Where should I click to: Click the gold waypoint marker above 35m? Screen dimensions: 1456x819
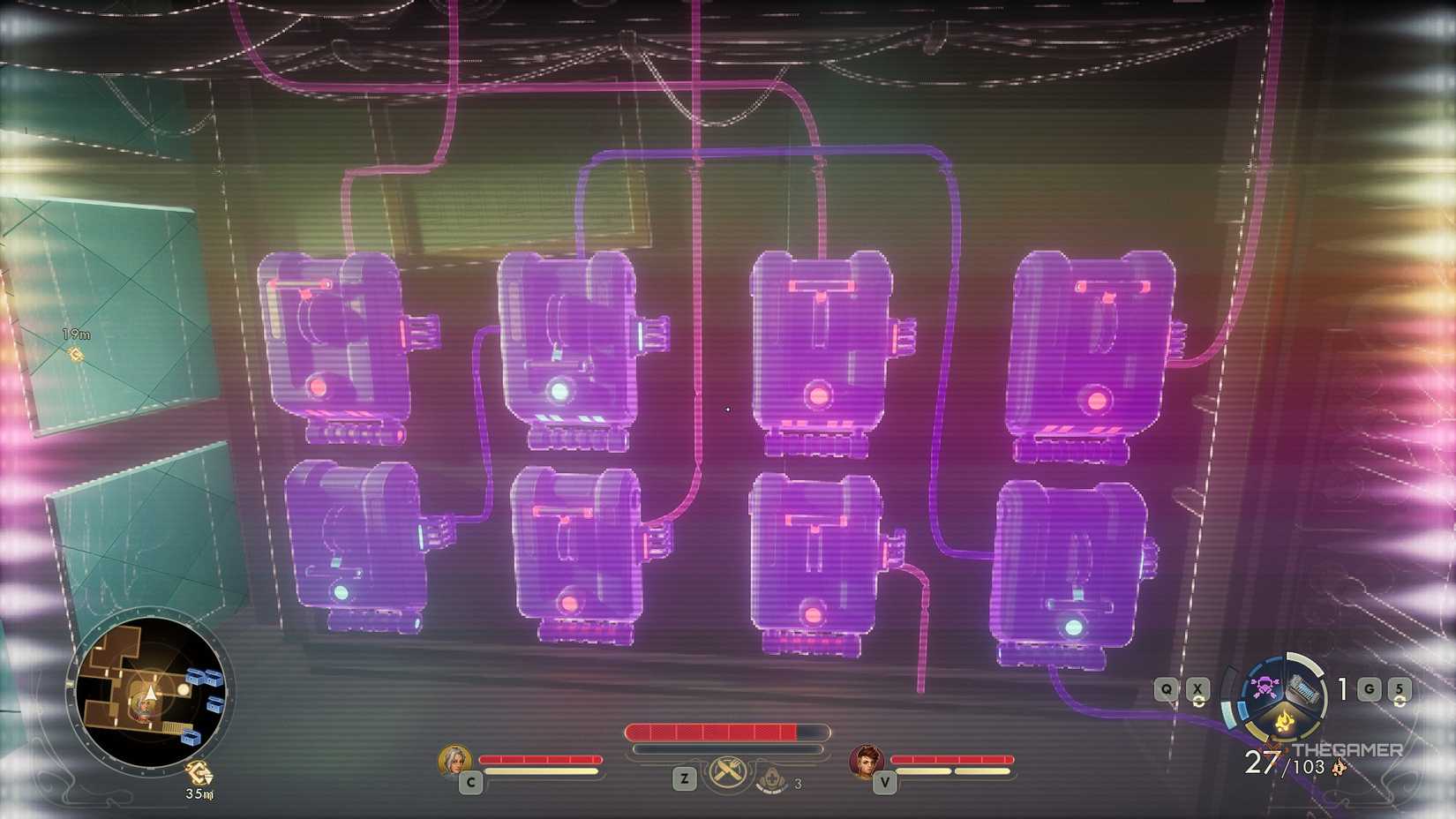pyautogui.click(x=199, y=771)
